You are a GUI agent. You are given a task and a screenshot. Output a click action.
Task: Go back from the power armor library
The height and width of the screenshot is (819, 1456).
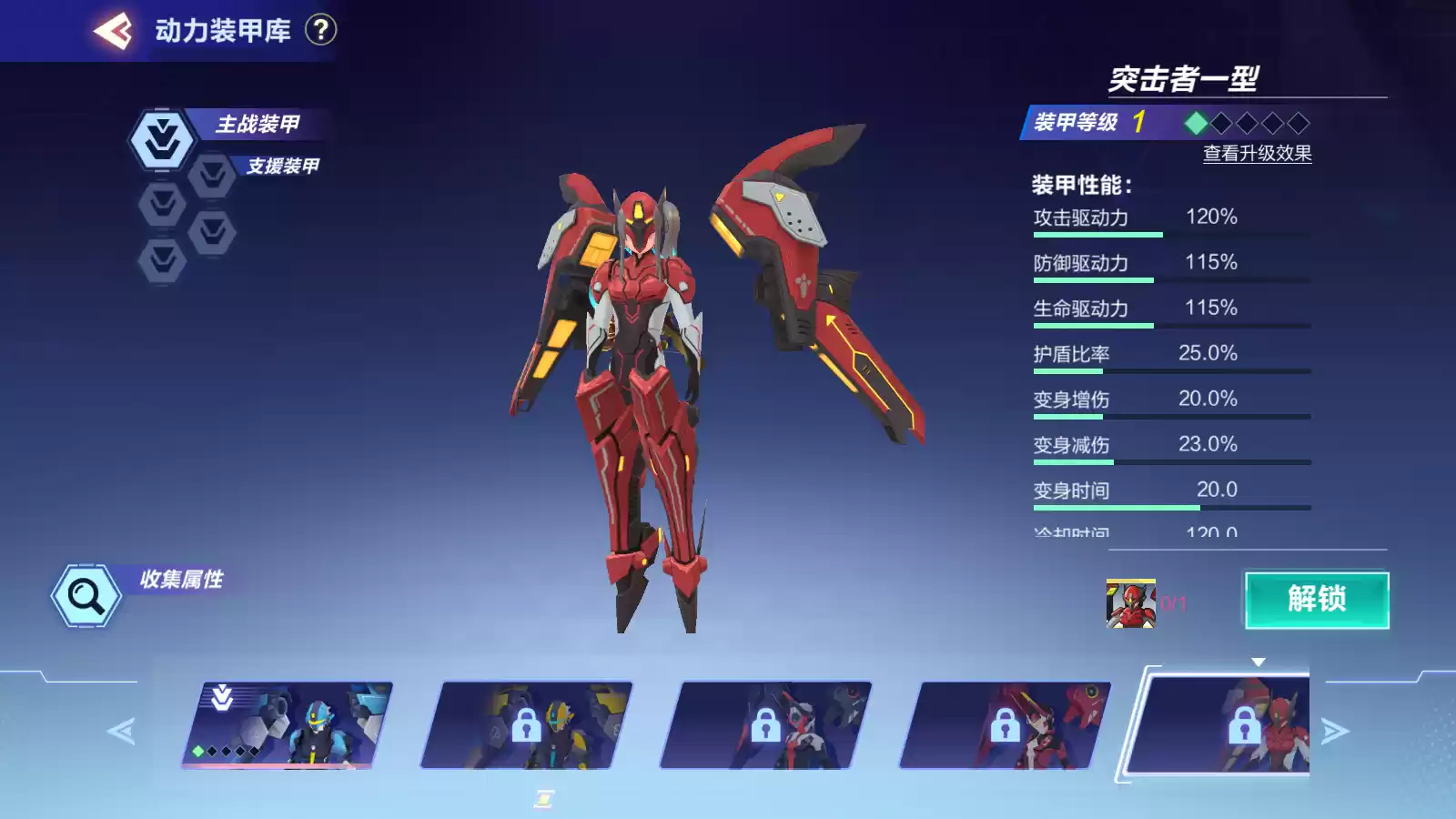pos(113,31)
